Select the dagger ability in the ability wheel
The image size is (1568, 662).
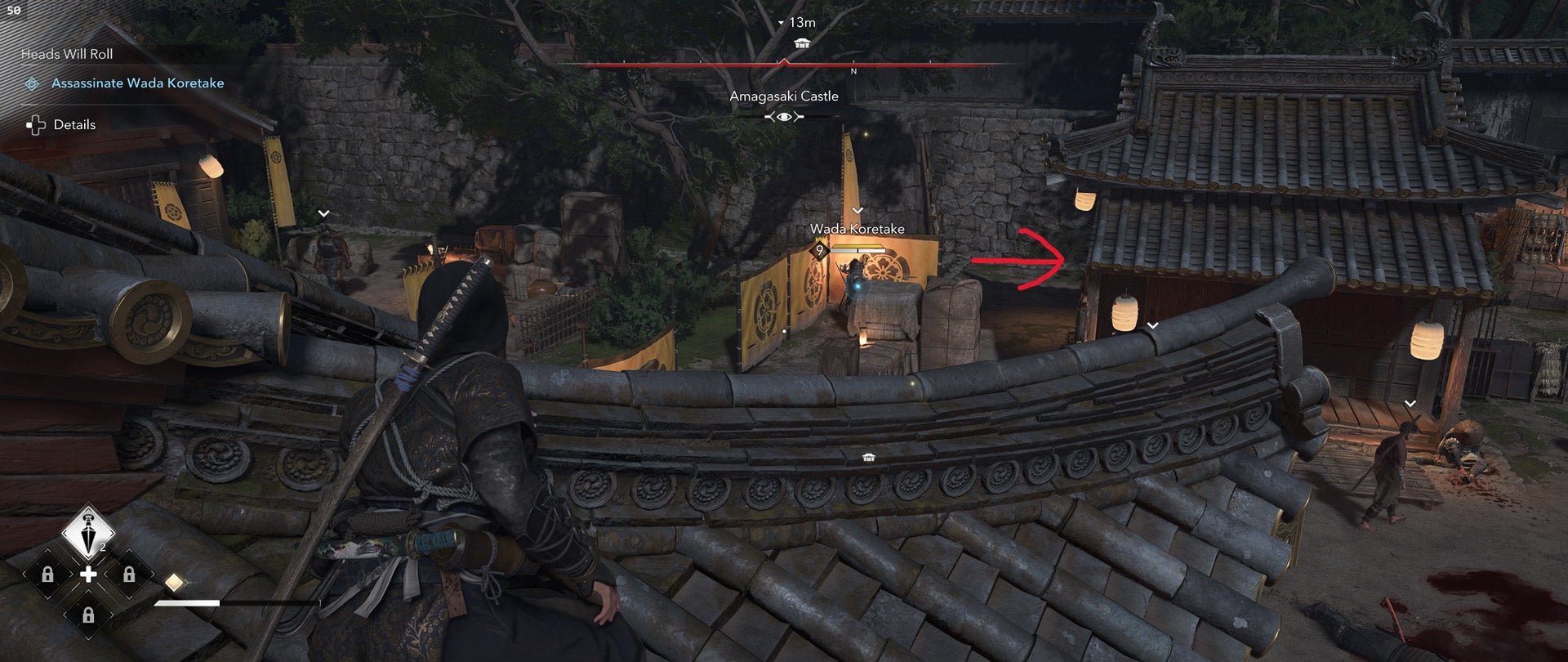click(x=89, y=530)
